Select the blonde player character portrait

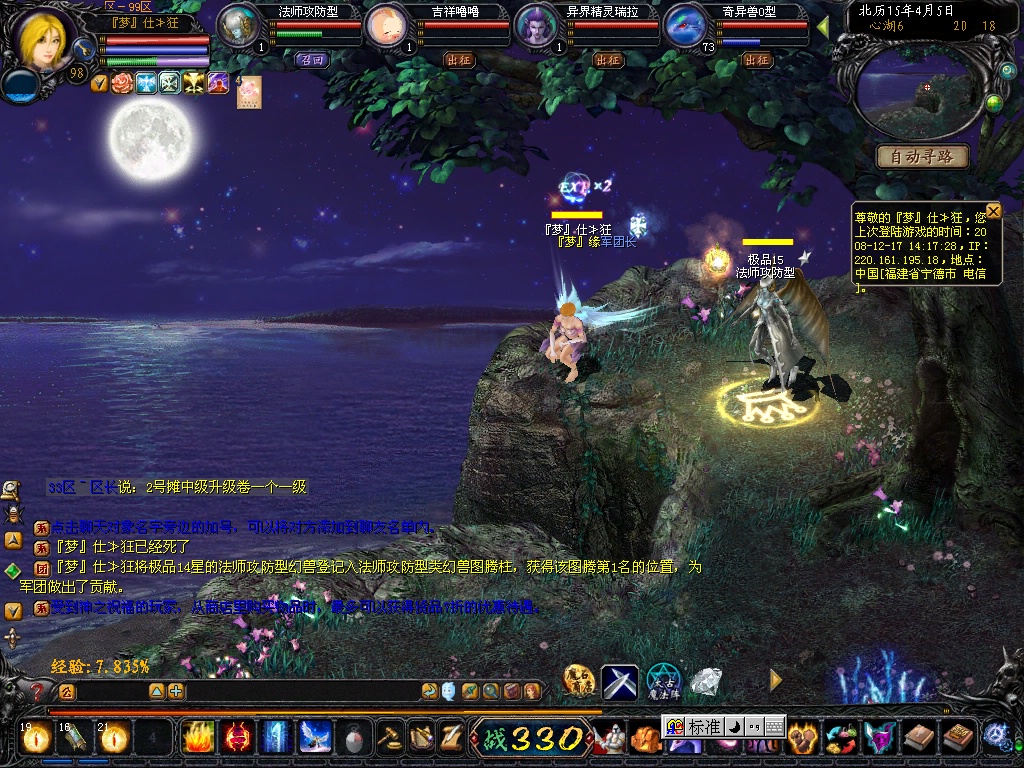coord(42,40)
